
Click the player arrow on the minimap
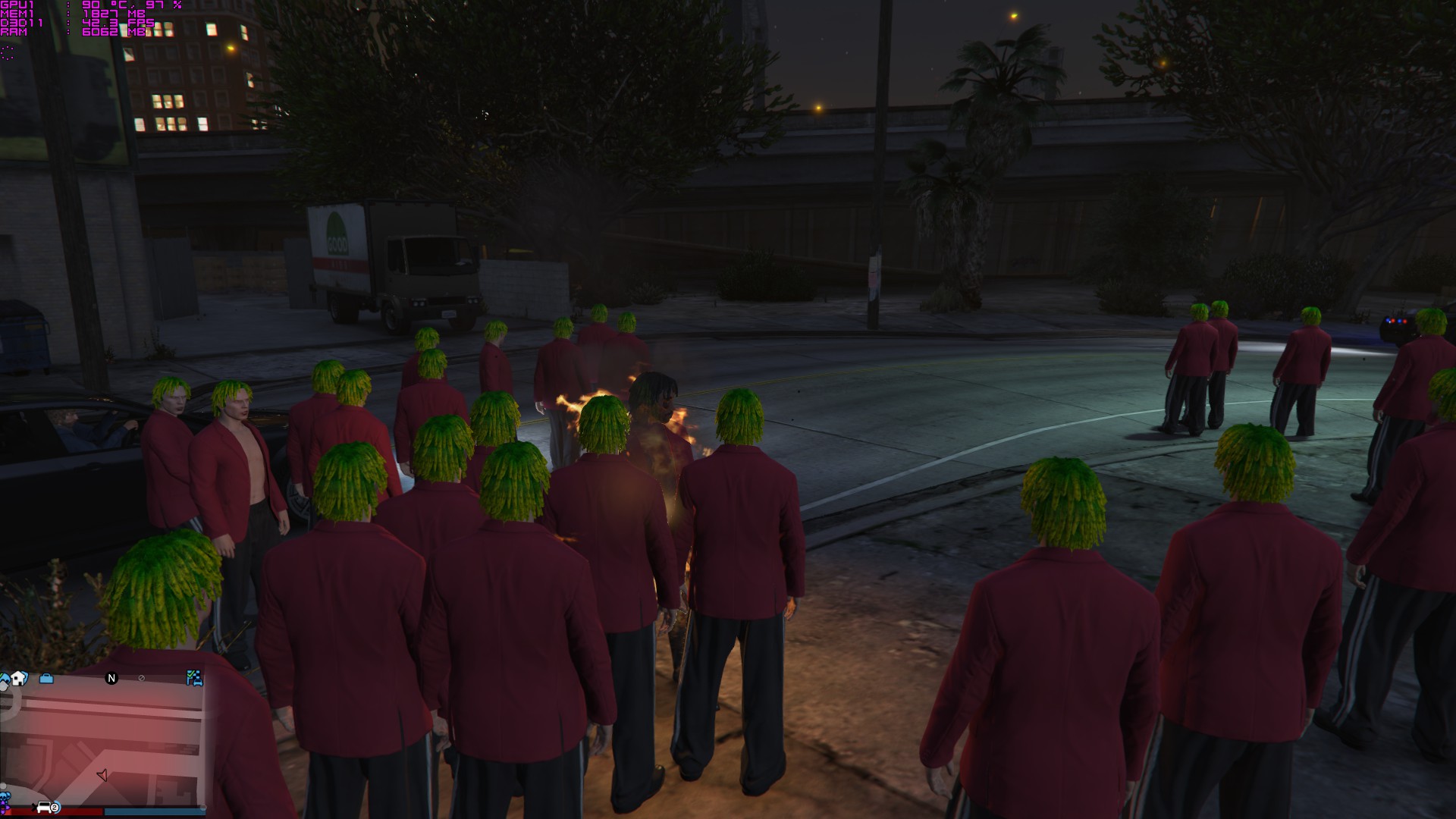(102, 774)
